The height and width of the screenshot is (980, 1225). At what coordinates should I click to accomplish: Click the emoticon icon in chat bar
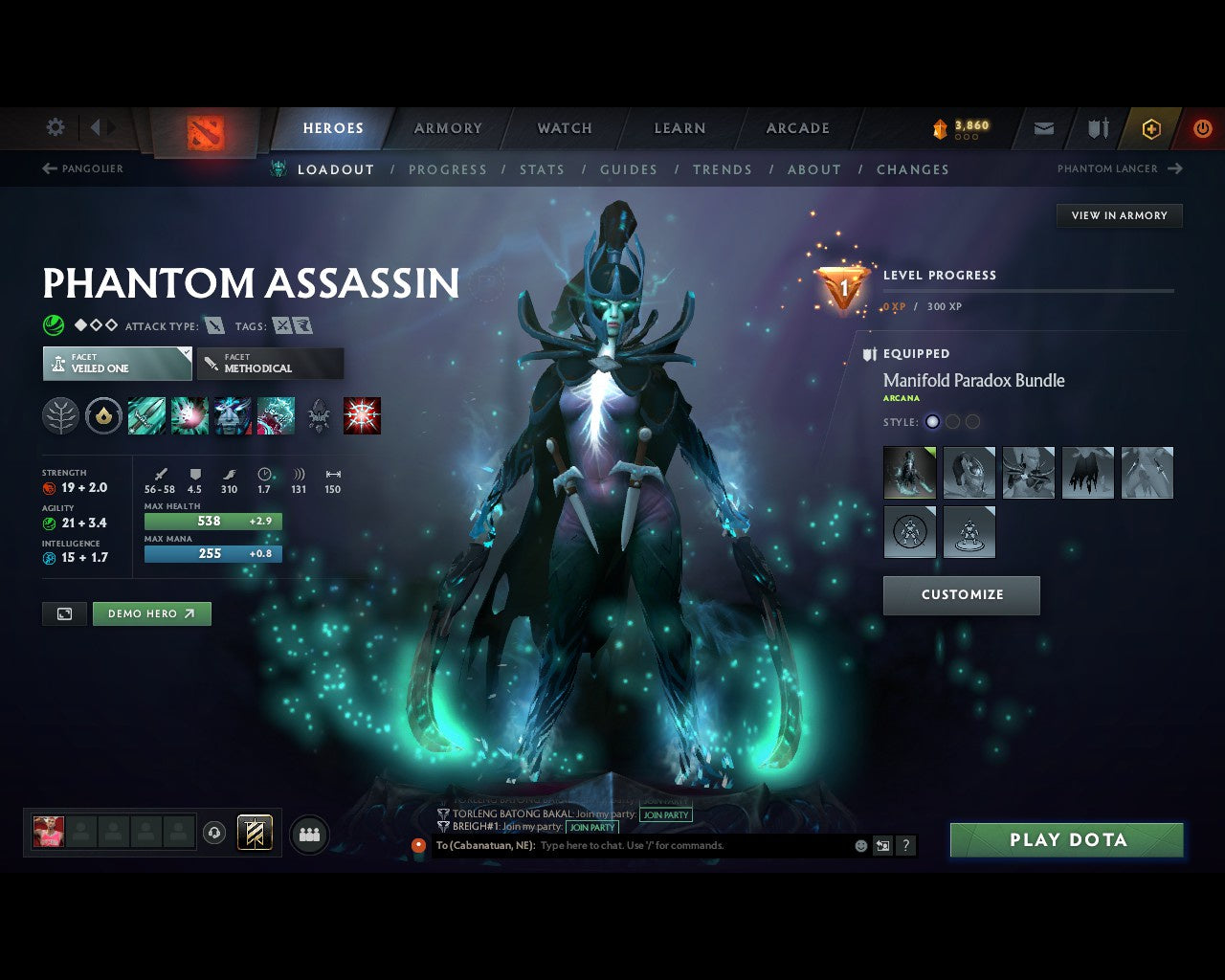860,846
